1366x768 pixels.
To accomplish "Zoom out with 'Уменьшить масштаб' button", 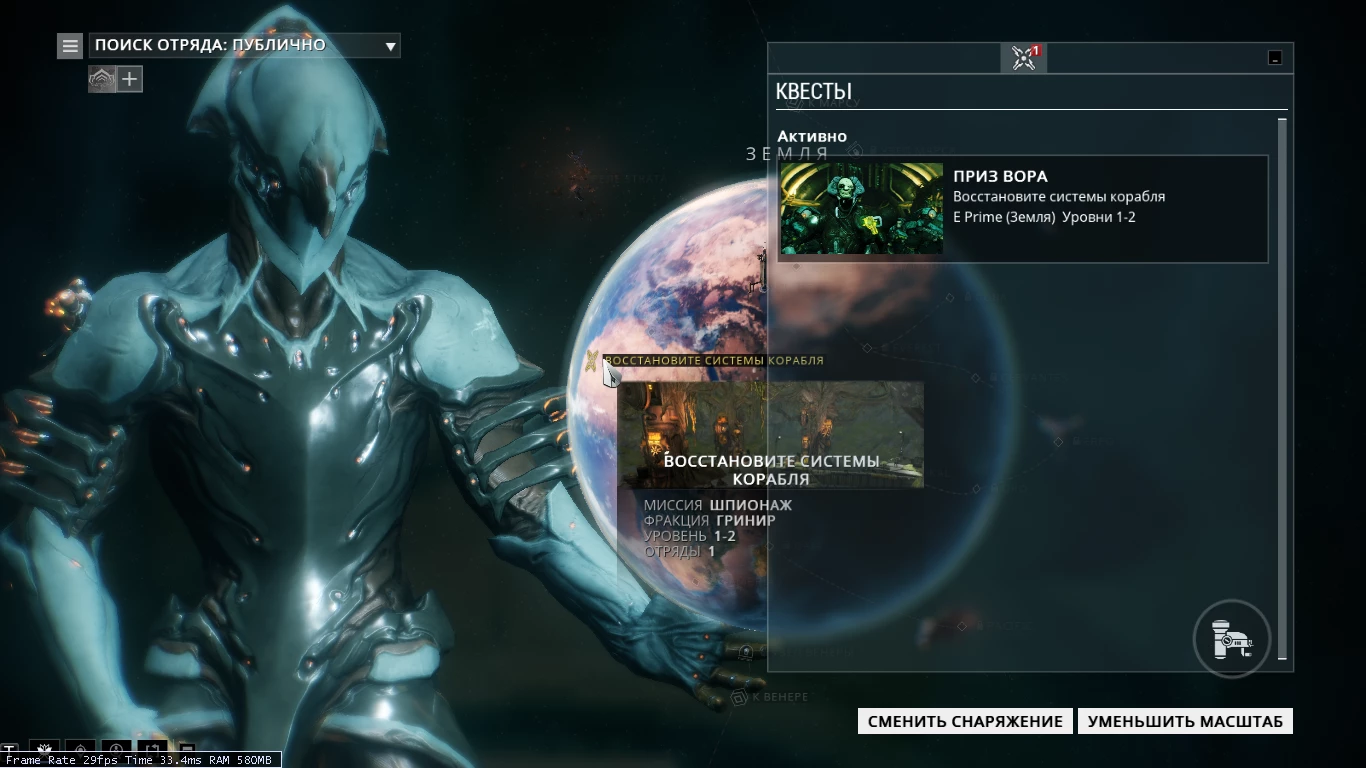I will [1185, 721].
